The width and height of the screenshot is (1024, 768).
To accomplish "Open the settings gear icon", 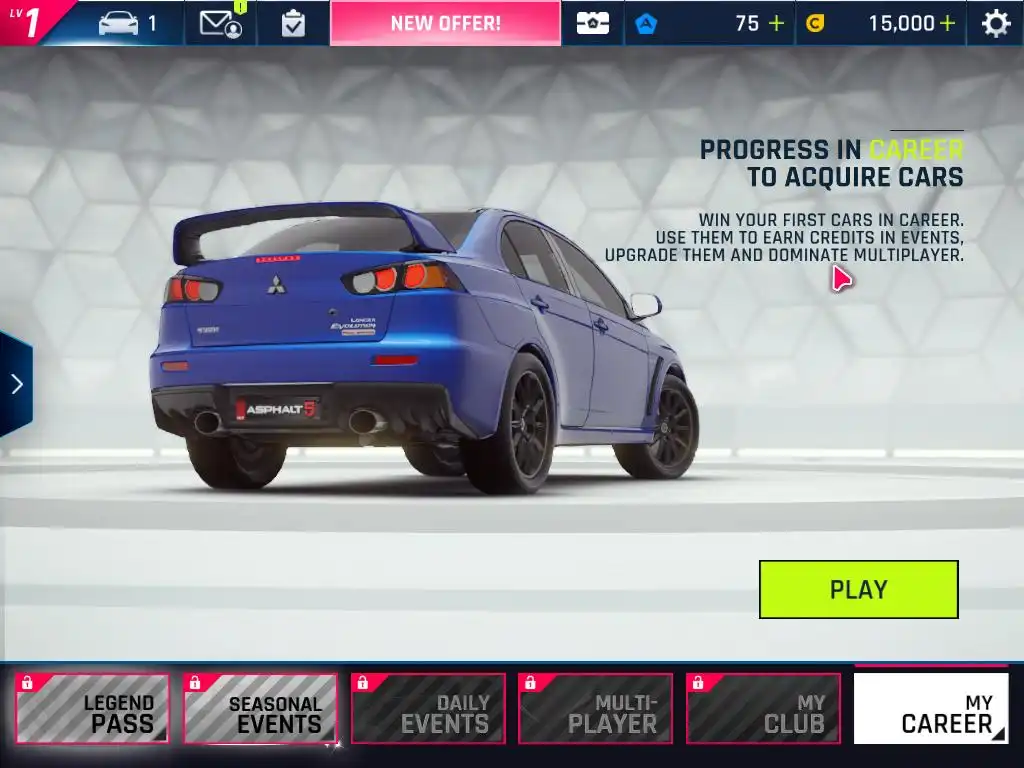I will [x=995, y=23].
